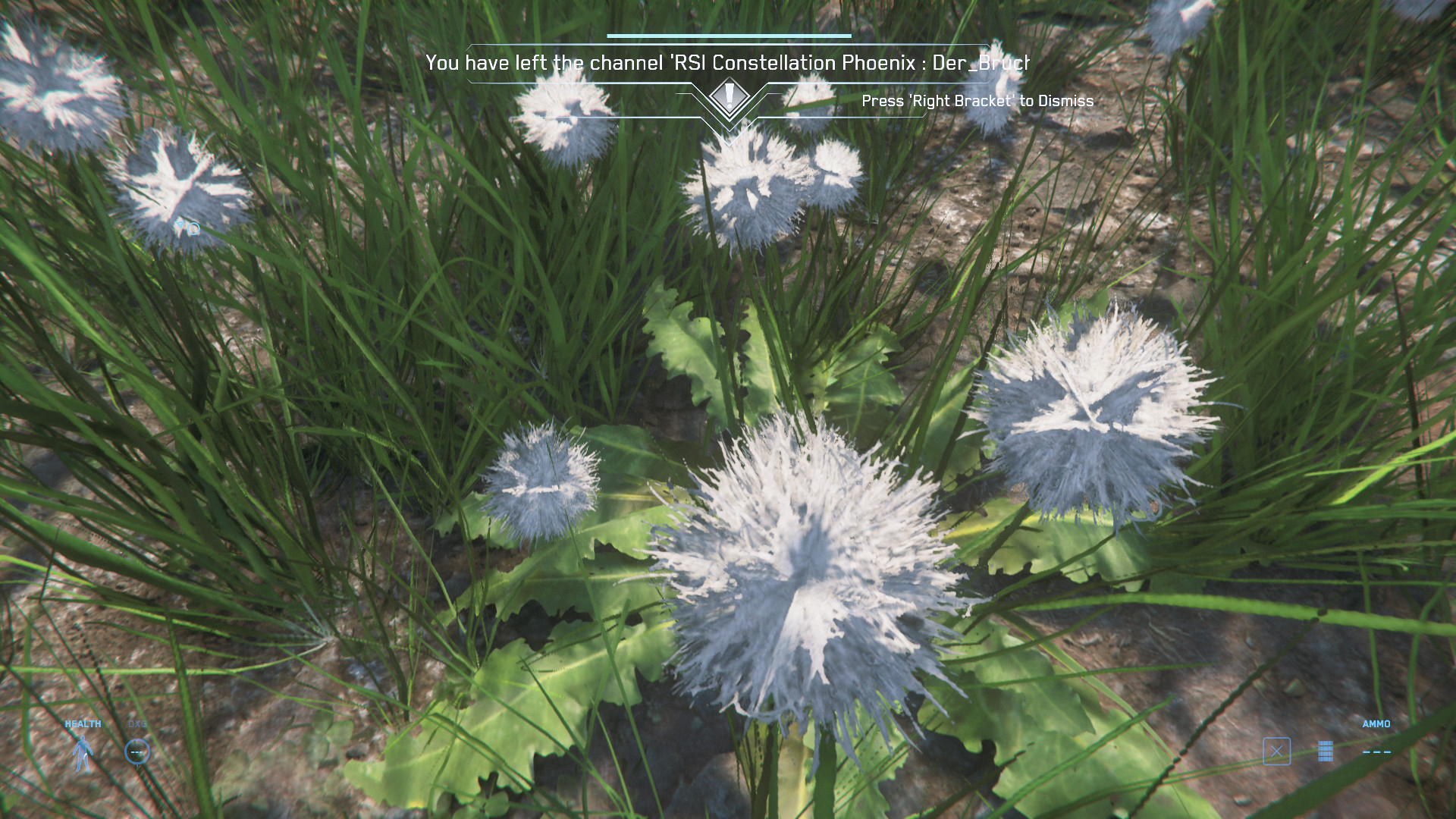
Task: Select the health body figure icon
Action: click(x=82, y=753)
